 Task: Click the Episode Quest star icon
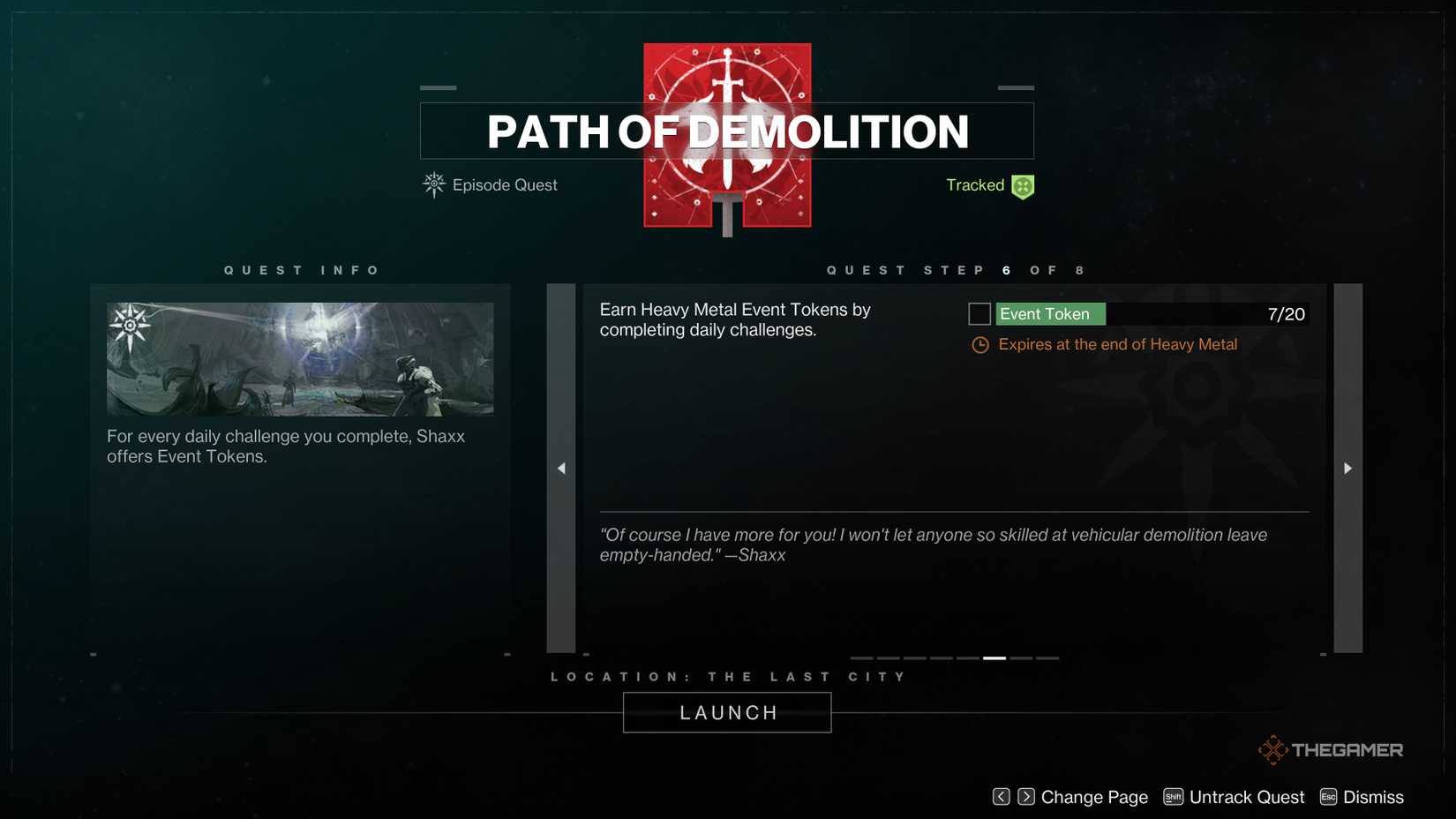click(432, 185)
